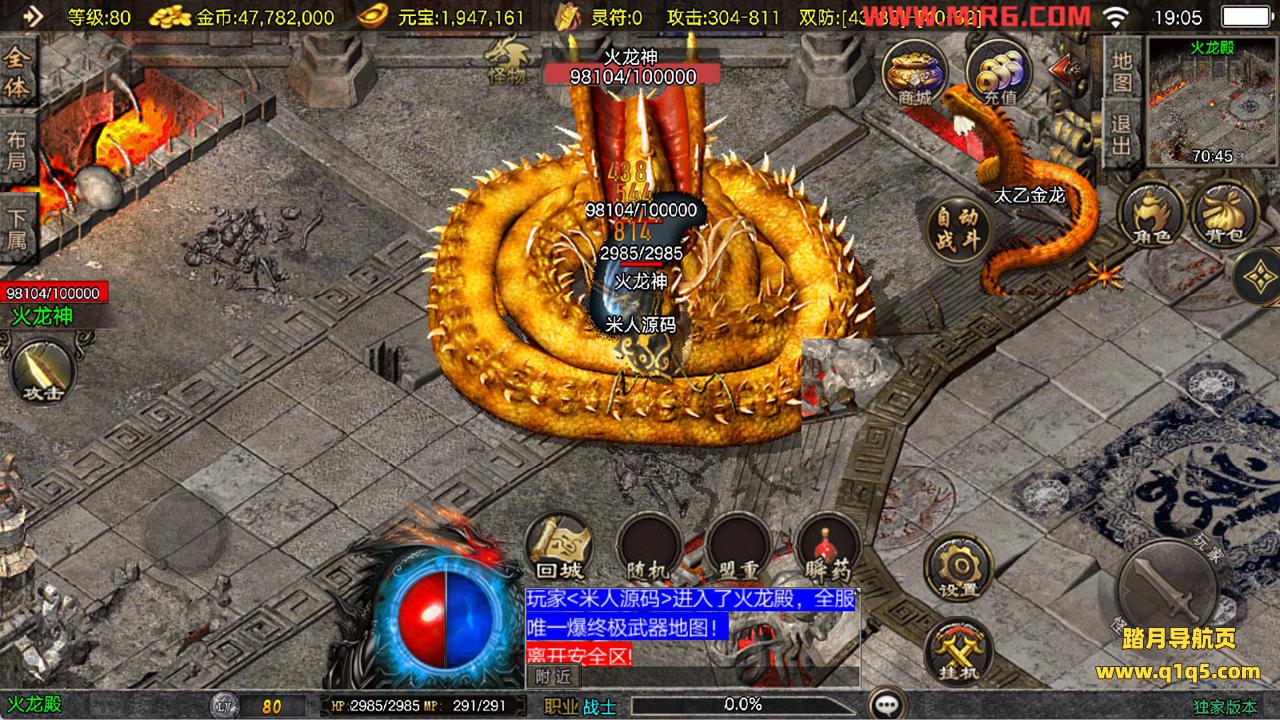Screen dimensions: 1280x720
Task: Use the 瞬药 instant potion
Action: pyautogui.click(x=828, y=548)
